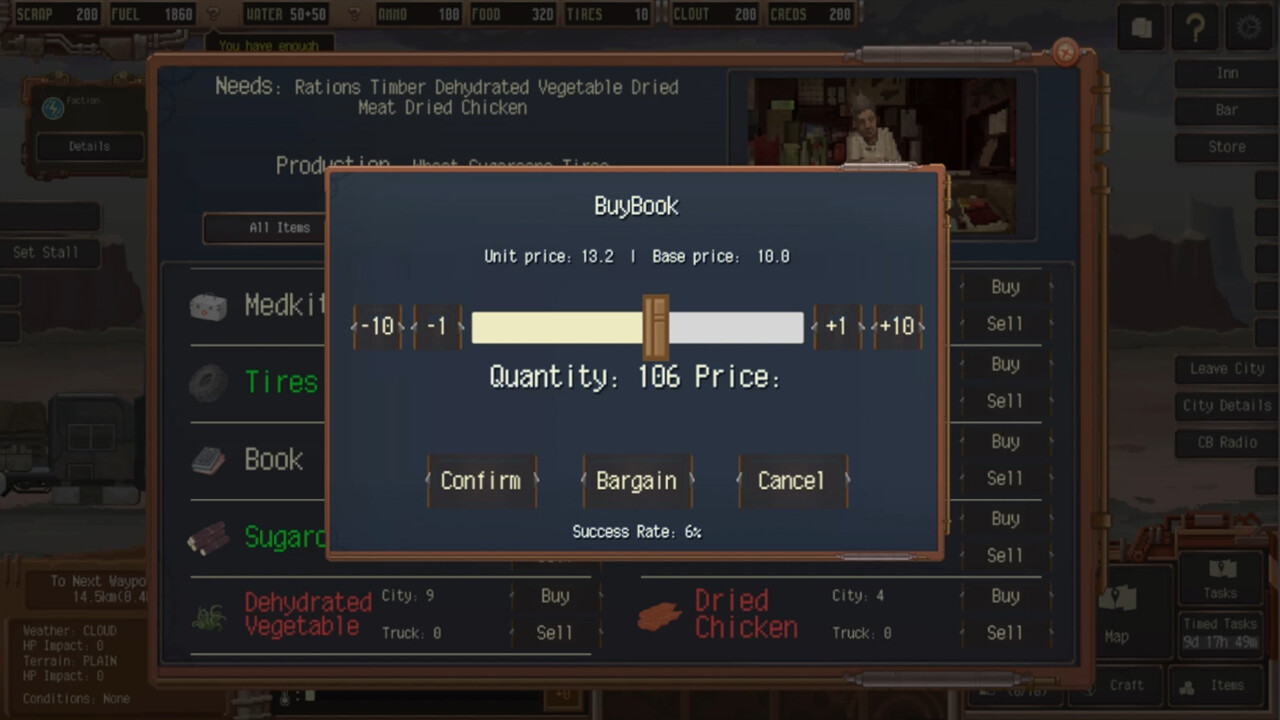Click the faction emblem above Details
Screen dimensions: 1280x720
pyautogui.click(x=52, y=108)
